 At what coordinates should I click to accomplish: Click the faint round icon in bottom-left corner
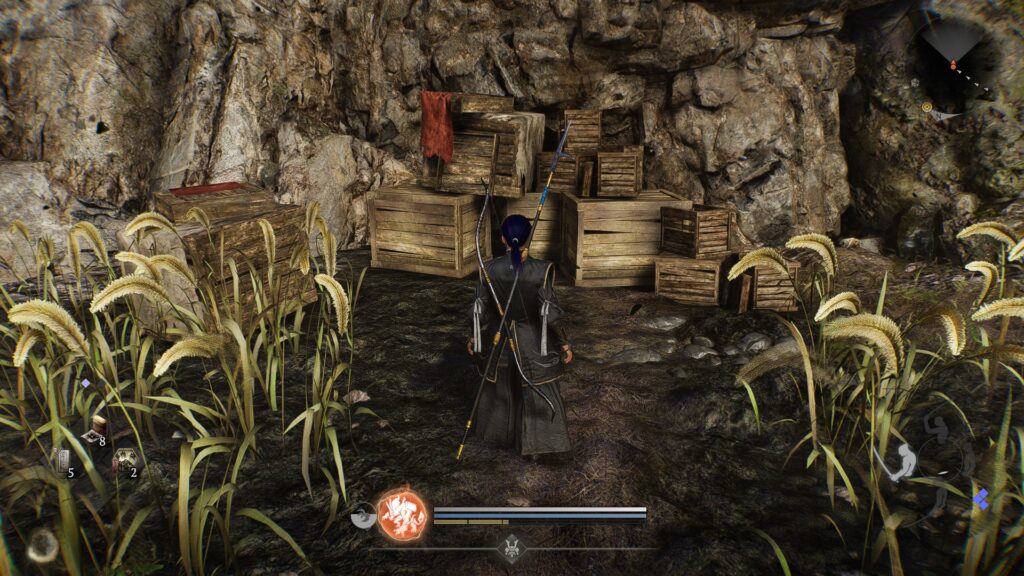click(x=41, y=544)
